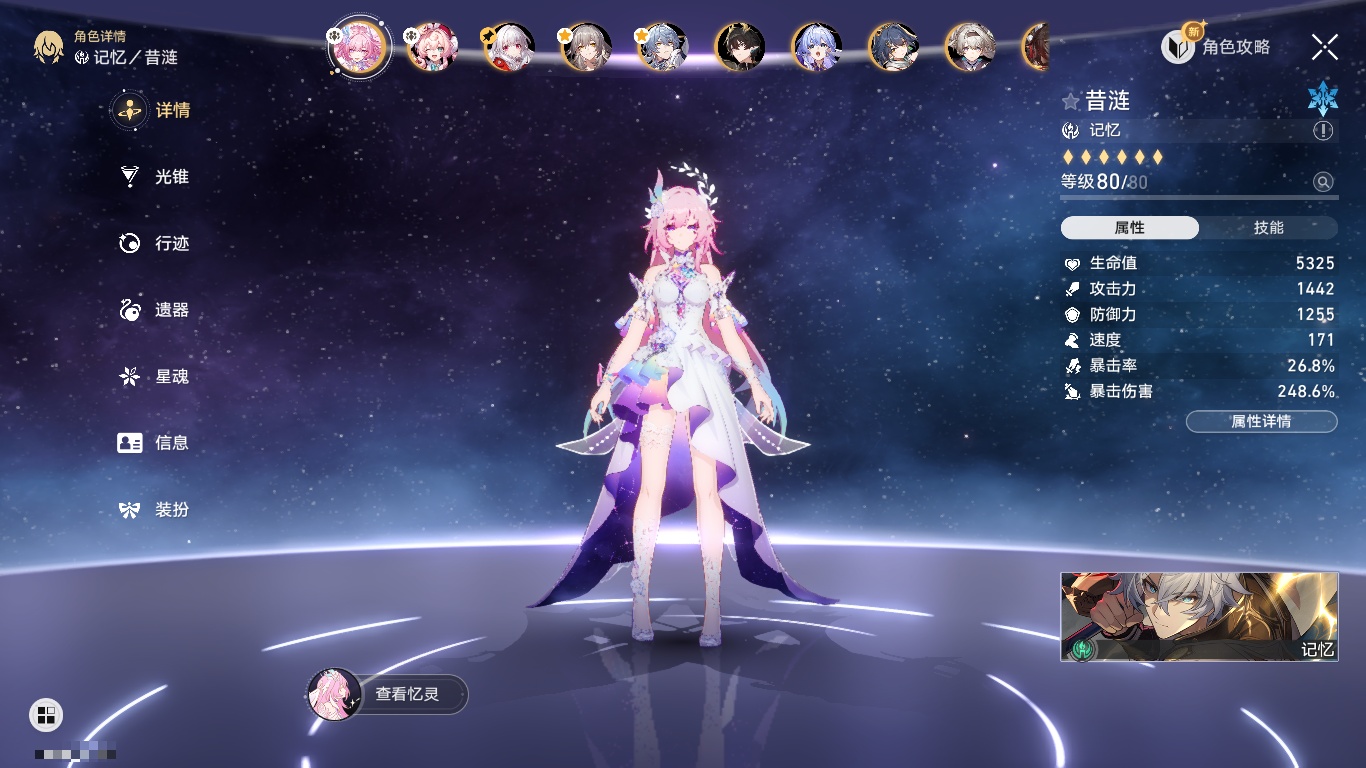
Task: Click the magnifier icon beside the level
Action: point(1323,182)
